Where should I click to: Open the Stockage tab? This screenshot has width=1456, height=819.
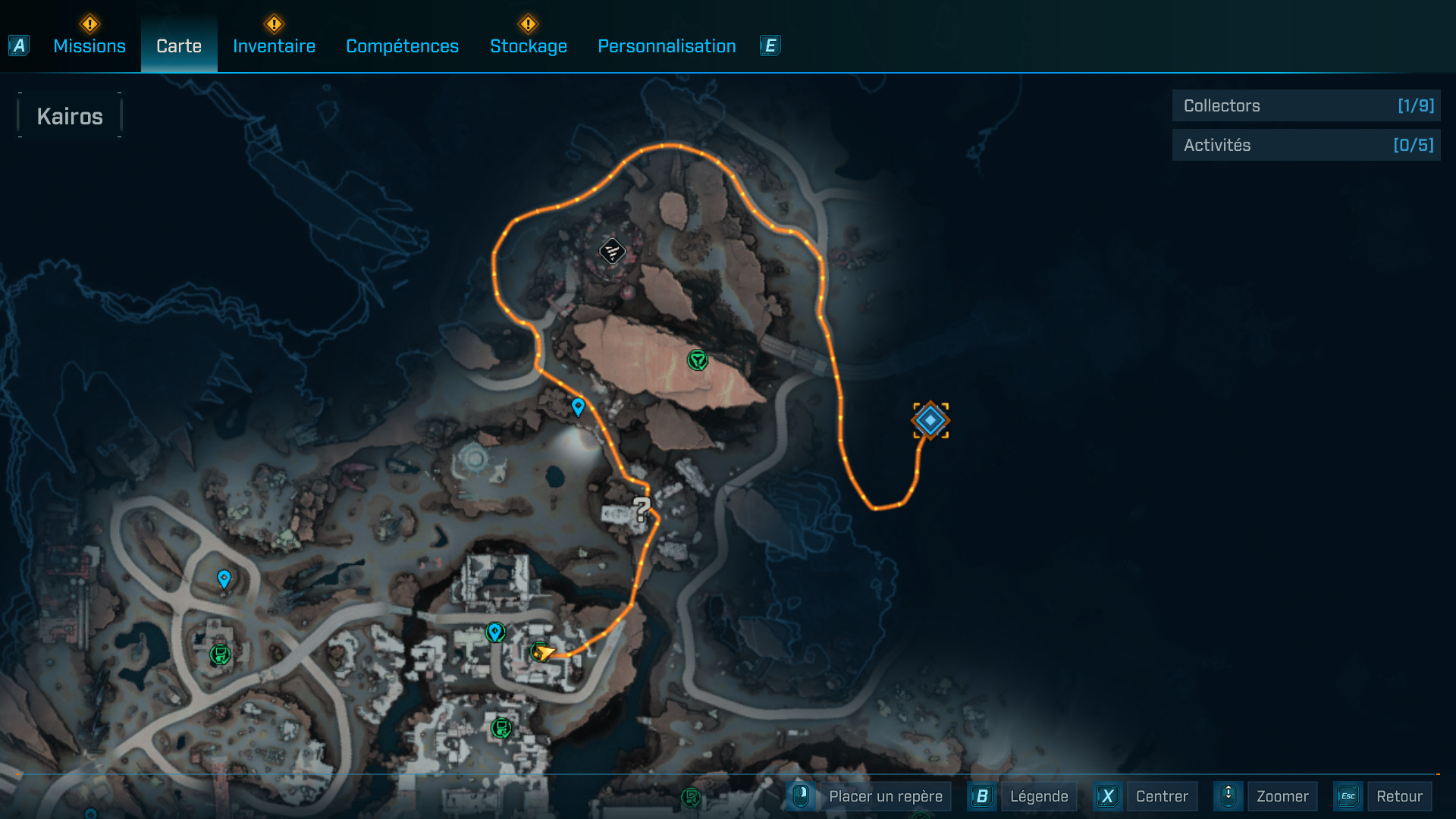pyautogui.click(x=529, y=46)
